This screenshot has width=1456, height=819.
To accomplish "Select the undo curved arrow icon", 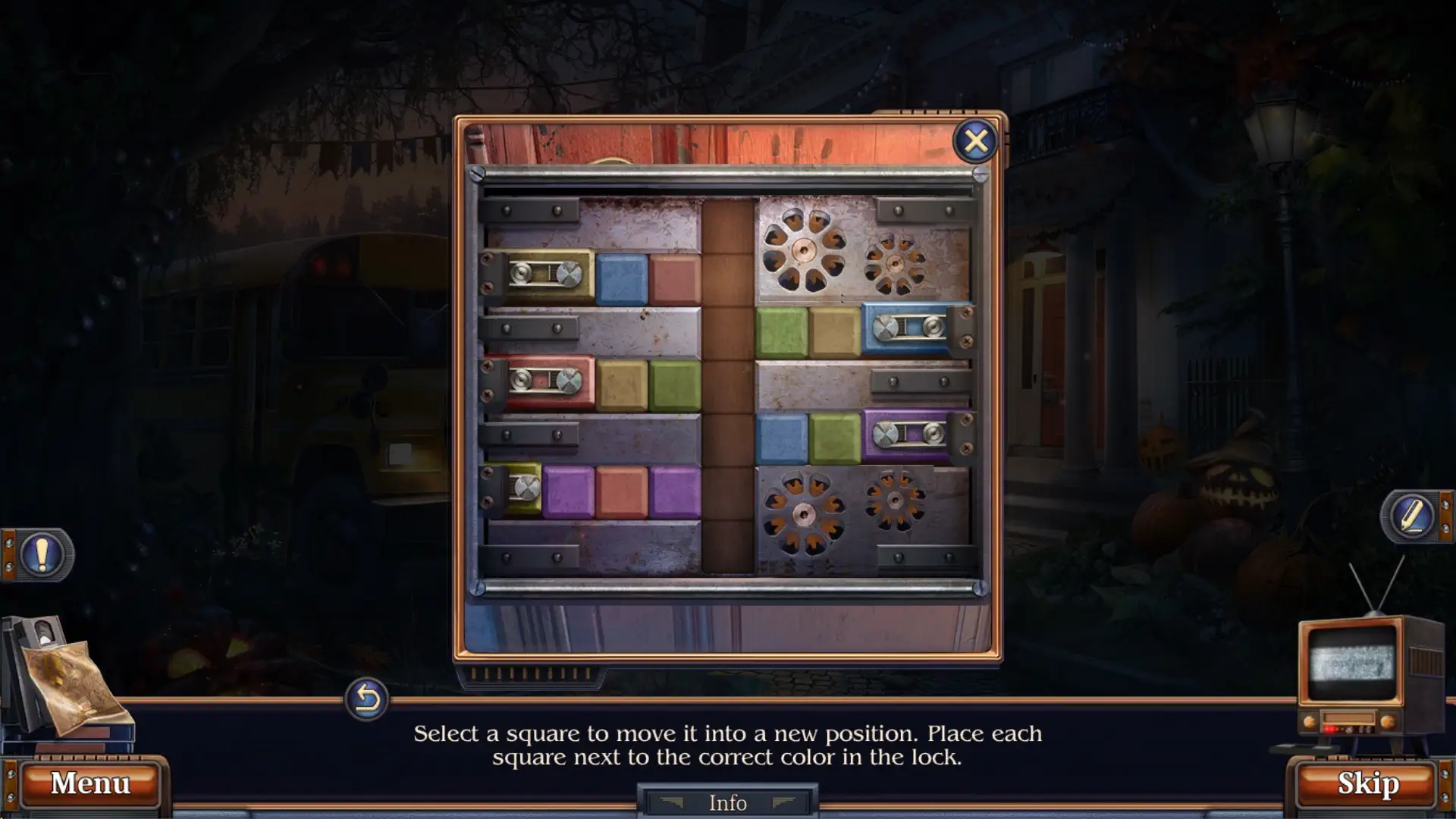I will tap(366, 701).
